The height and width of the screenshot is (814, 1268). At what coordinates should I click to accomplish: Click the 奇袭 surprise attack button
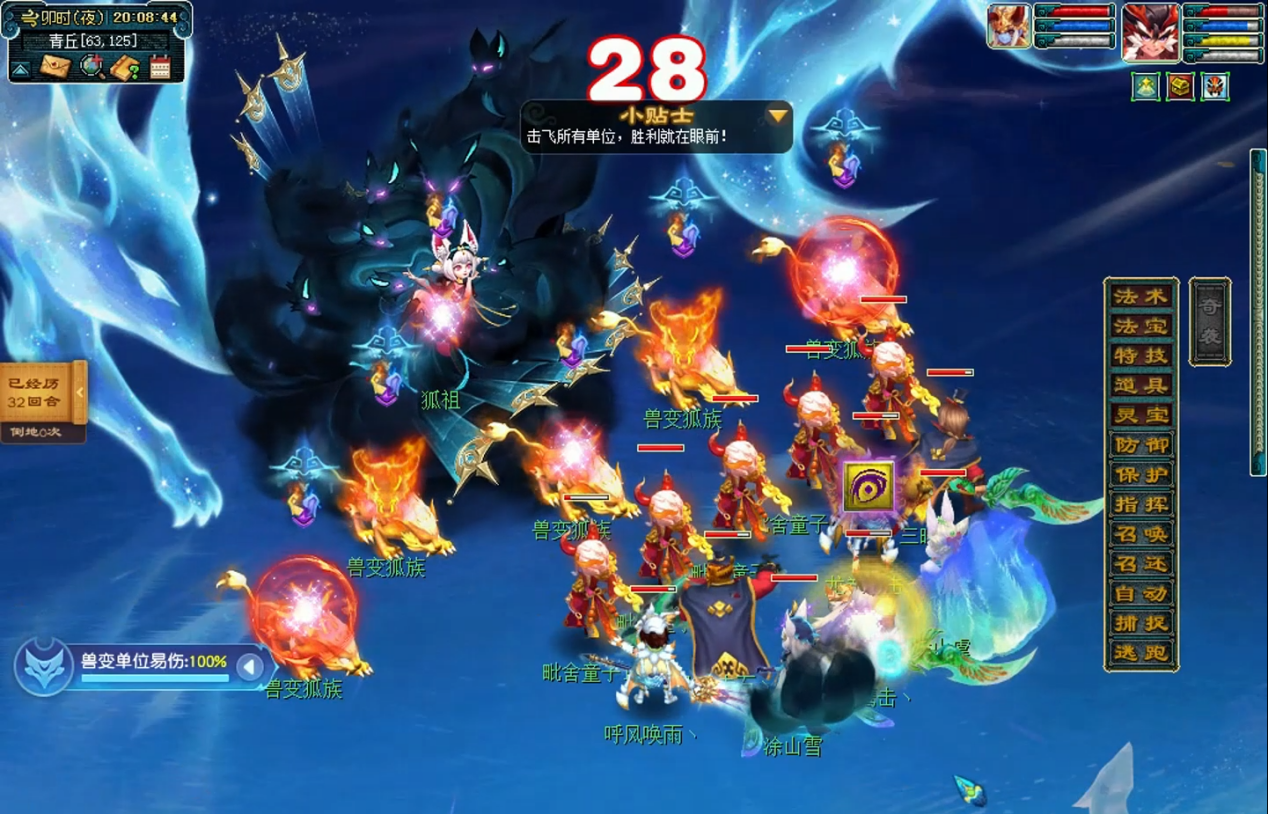(1209, 322)
